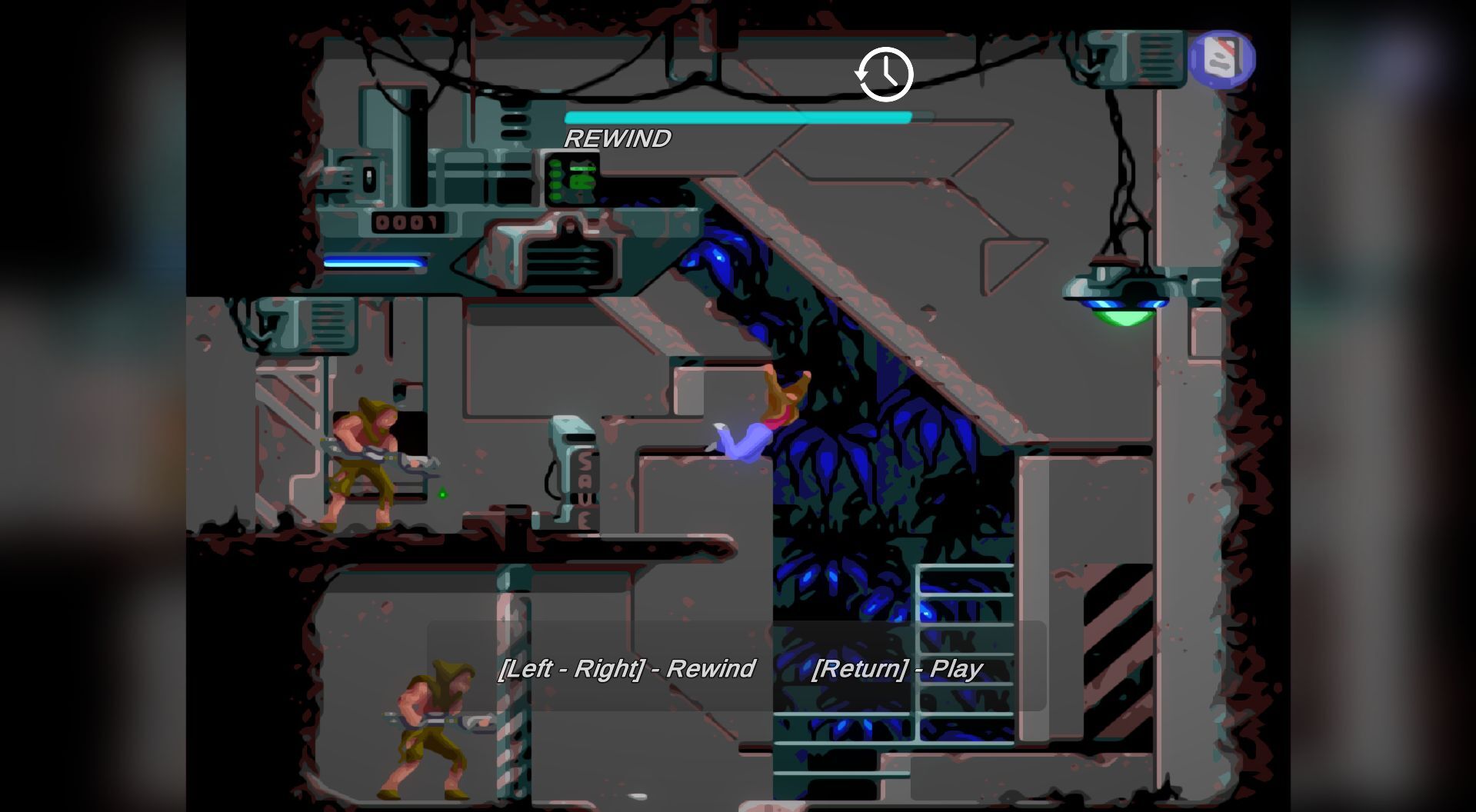Image resolution: width=1476 pixels, height=812 pixels.
Task: Toggle the green pickup item near Conrad
Action: pyautogui.click(x=444, y=494)
